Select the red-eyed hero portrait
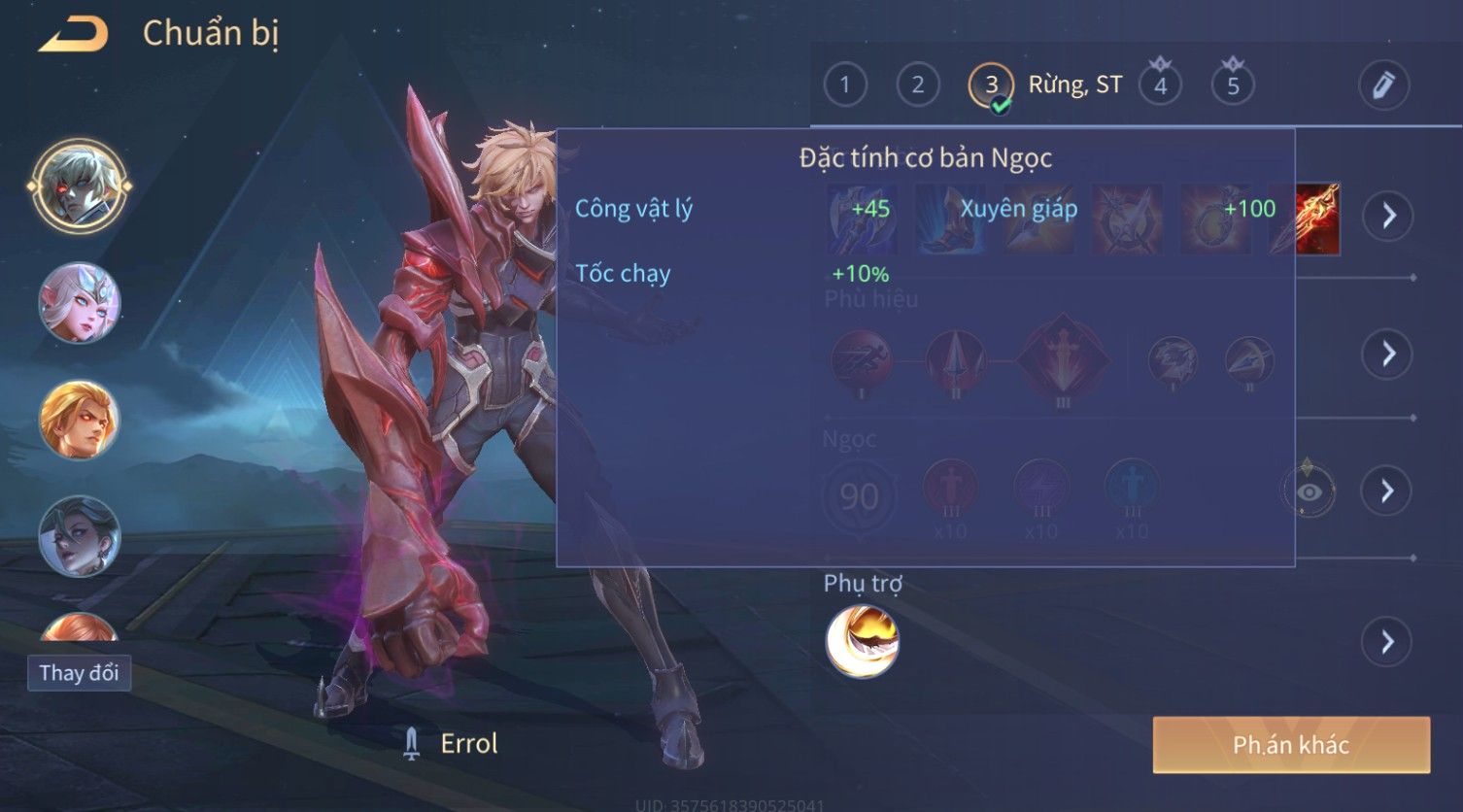 click(80, 186)
